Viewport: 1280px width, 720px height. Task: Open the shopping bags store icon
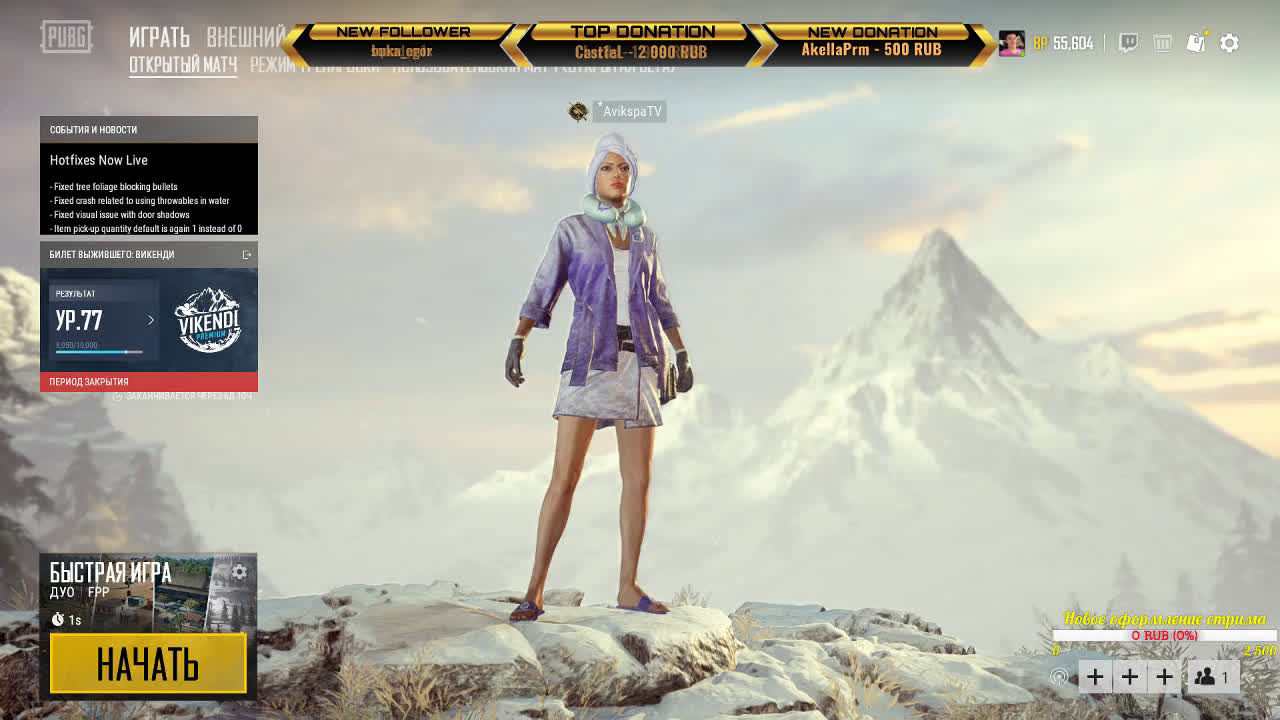coord(1196,43)
